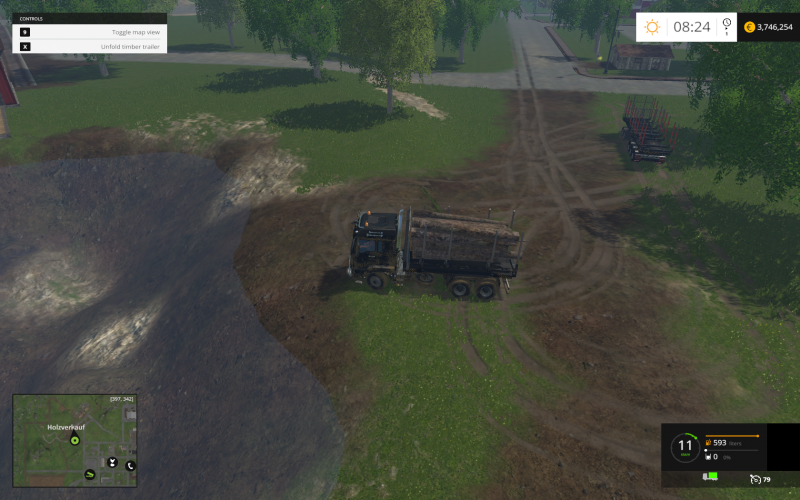Click the phone icon on the minimap

pyautogui.click(x=130, y=465)
